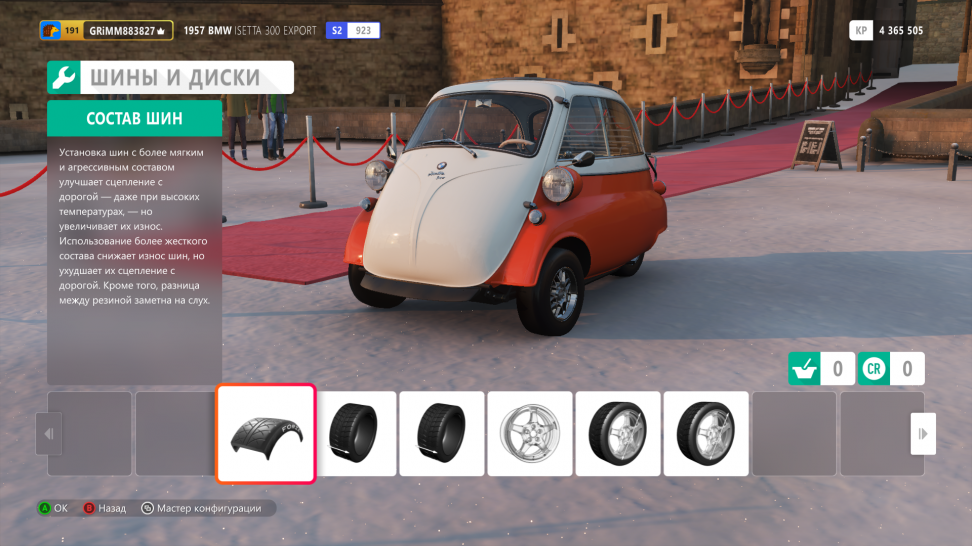Image resolution: width=972 pixels, height=546 pixels.
Task: Choose the bare alloy rim style tile
Action: 530,433
